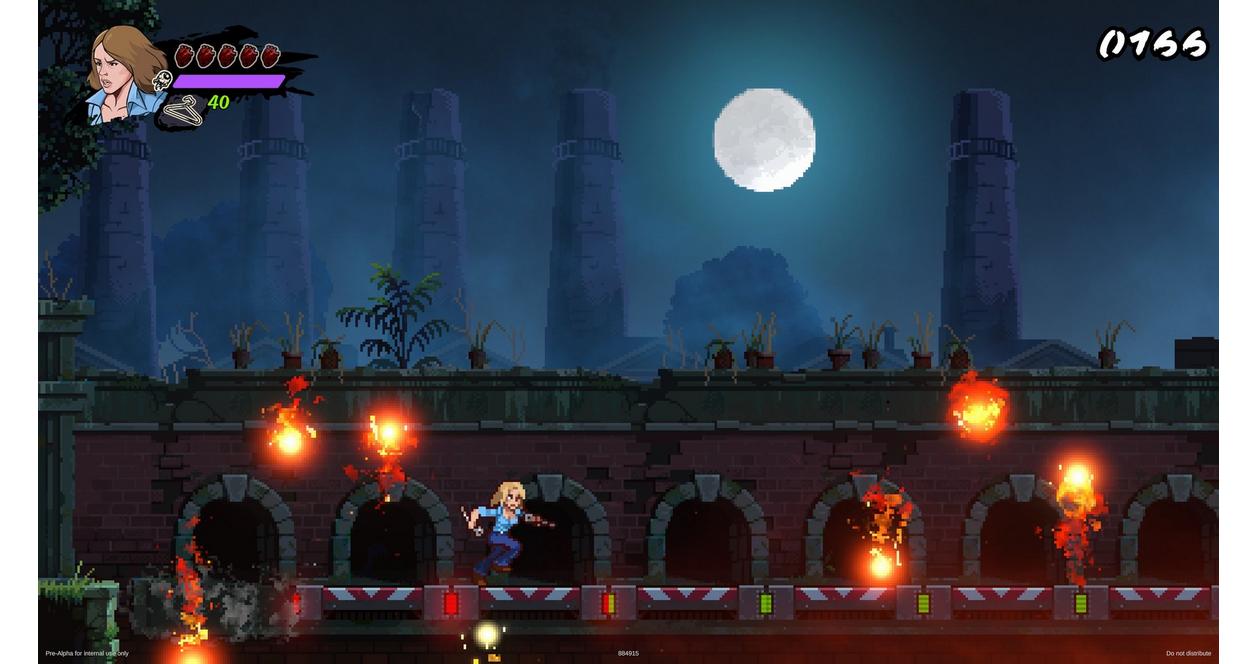Select the coat hanger weapon icon

[x=182, y=109]
